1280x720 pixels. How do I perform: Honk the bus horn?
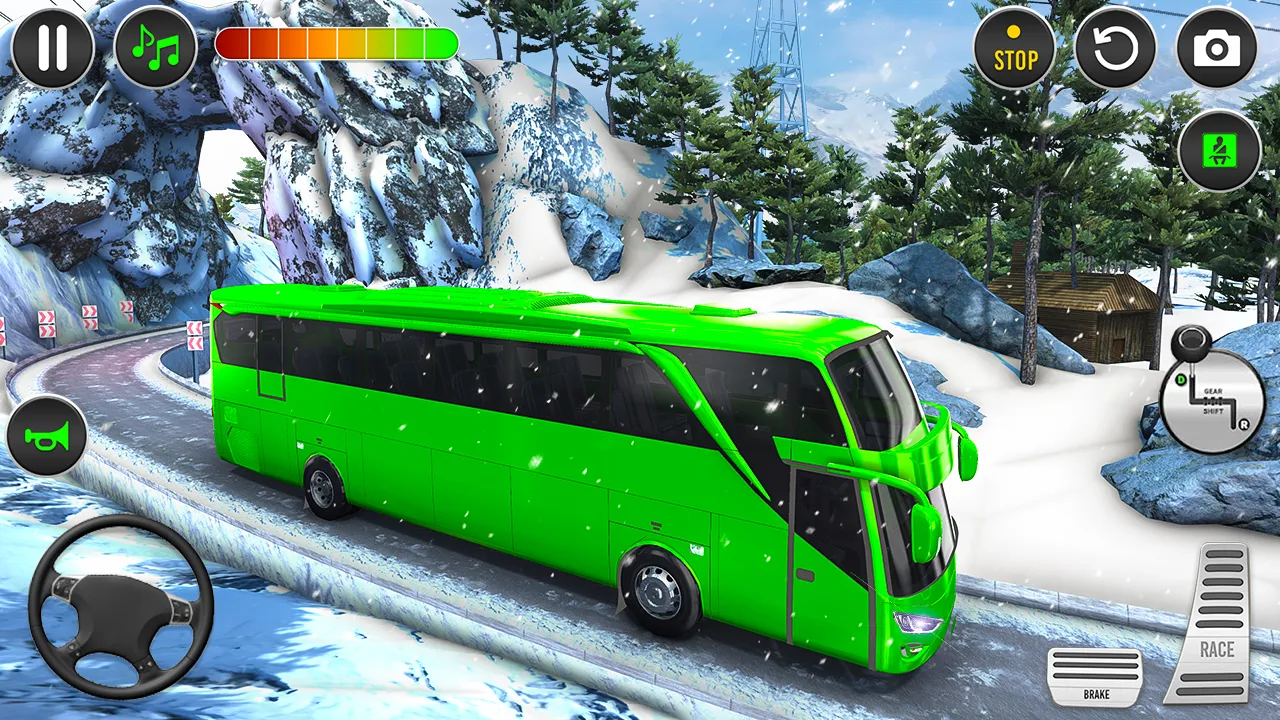click(x=47, y=435)
